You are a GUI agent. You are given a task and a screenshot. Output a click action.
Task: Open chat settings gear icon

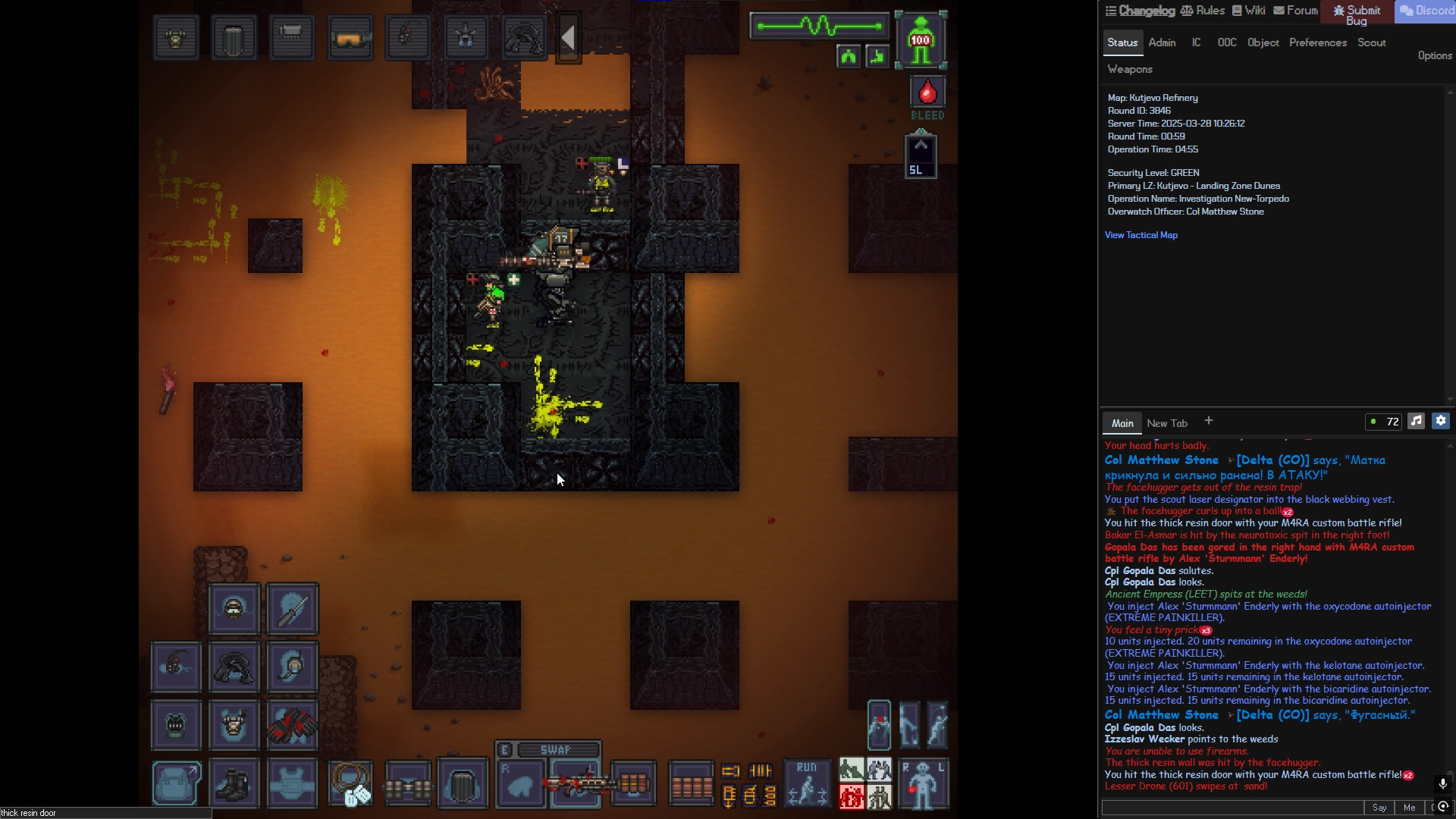[x=1441, y=421]
